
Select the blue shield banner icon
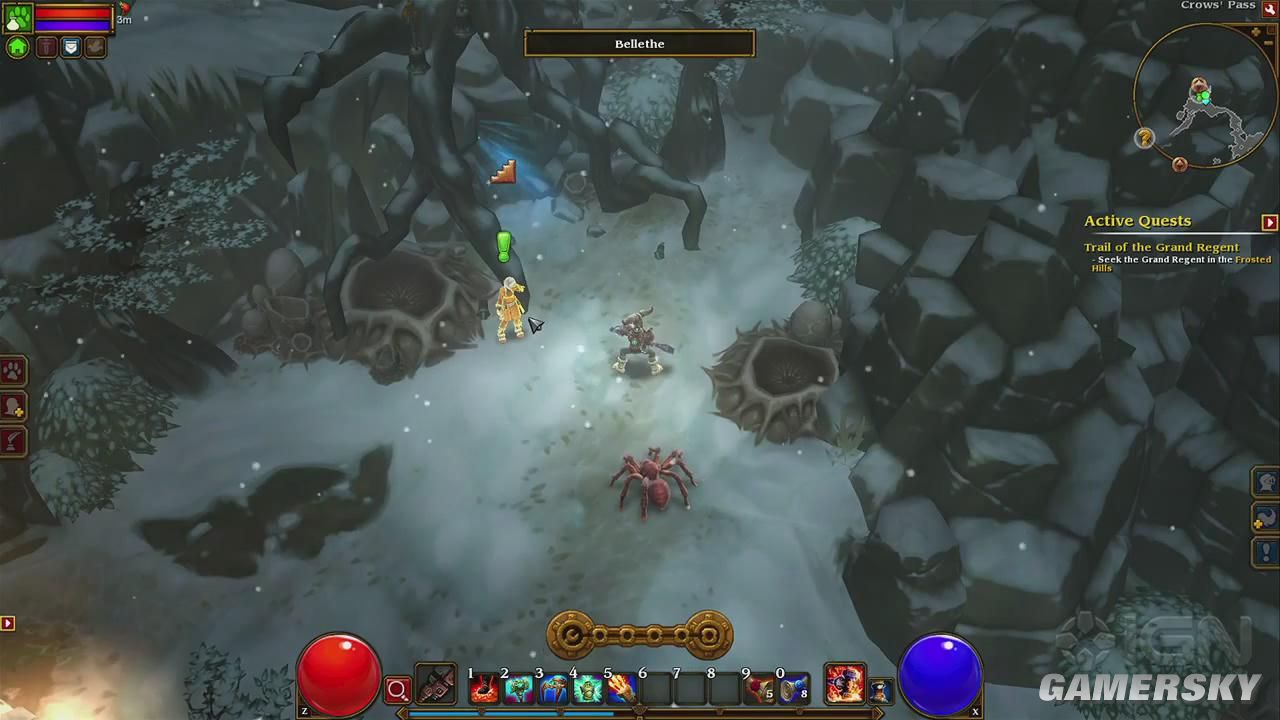[x=71, y=47]
